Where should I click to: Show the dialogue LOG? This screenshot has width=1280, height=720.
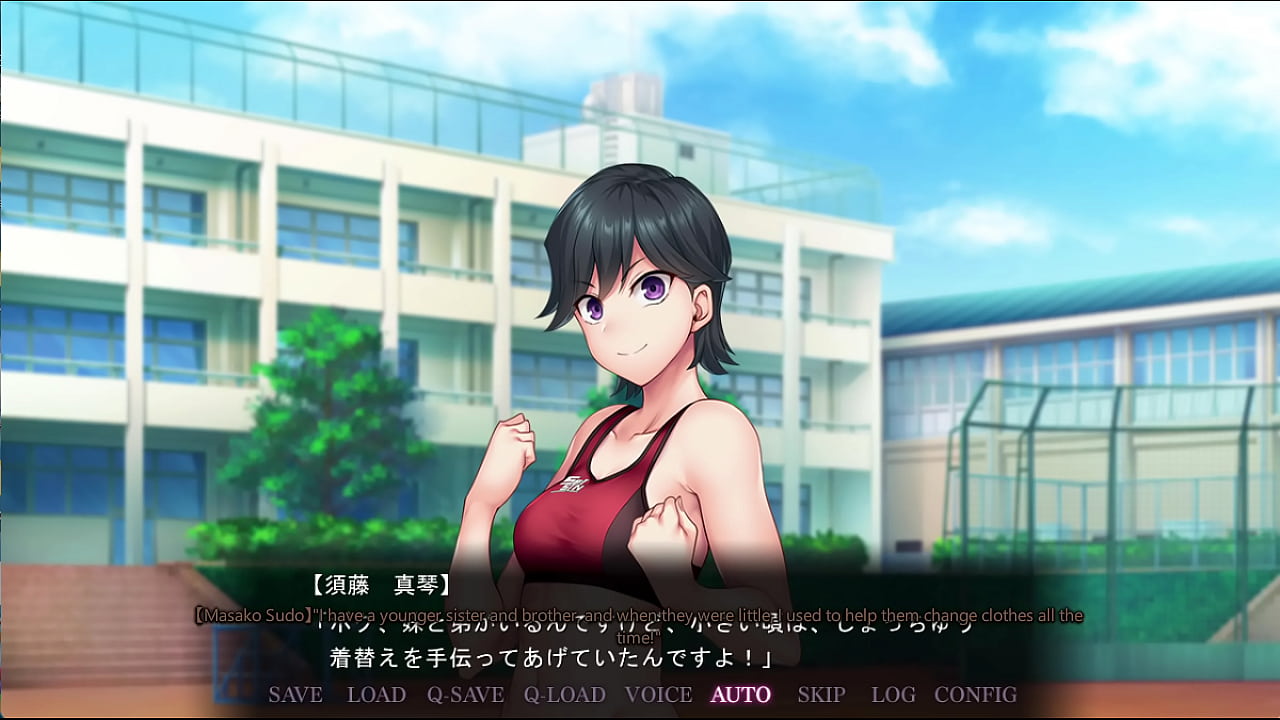coord(893,694)
